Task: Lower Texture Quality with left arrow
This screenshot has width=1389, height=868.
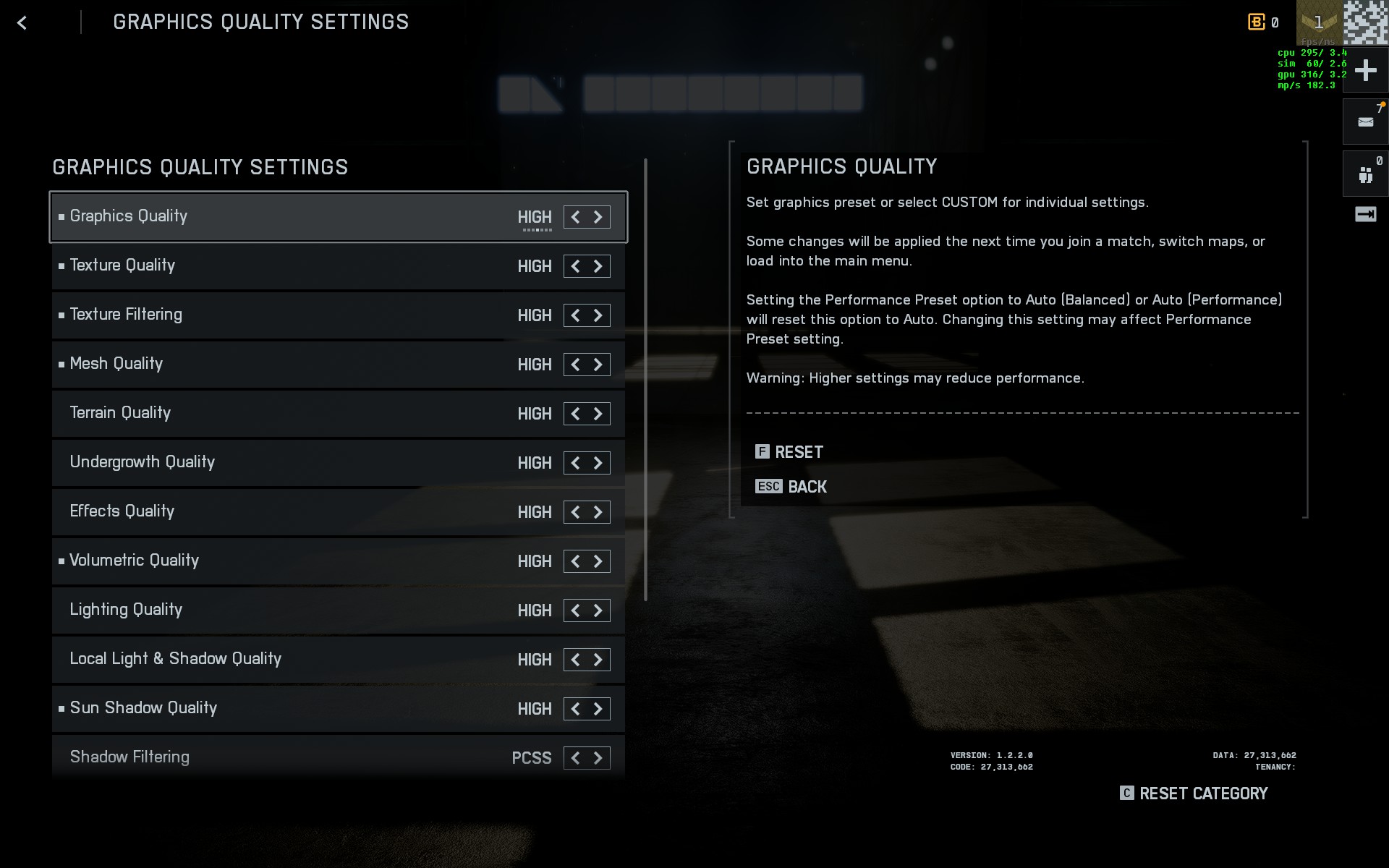Action: click(x=575, y=266)
